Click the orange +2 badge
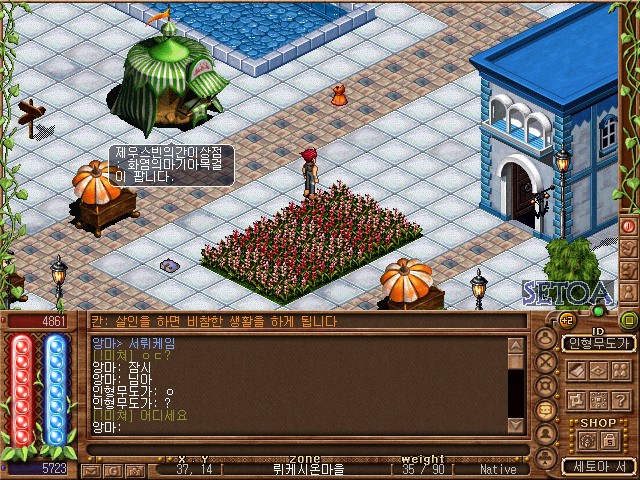Screen dimensions: 640x480 pyautogui.click(x=566, y=320)
